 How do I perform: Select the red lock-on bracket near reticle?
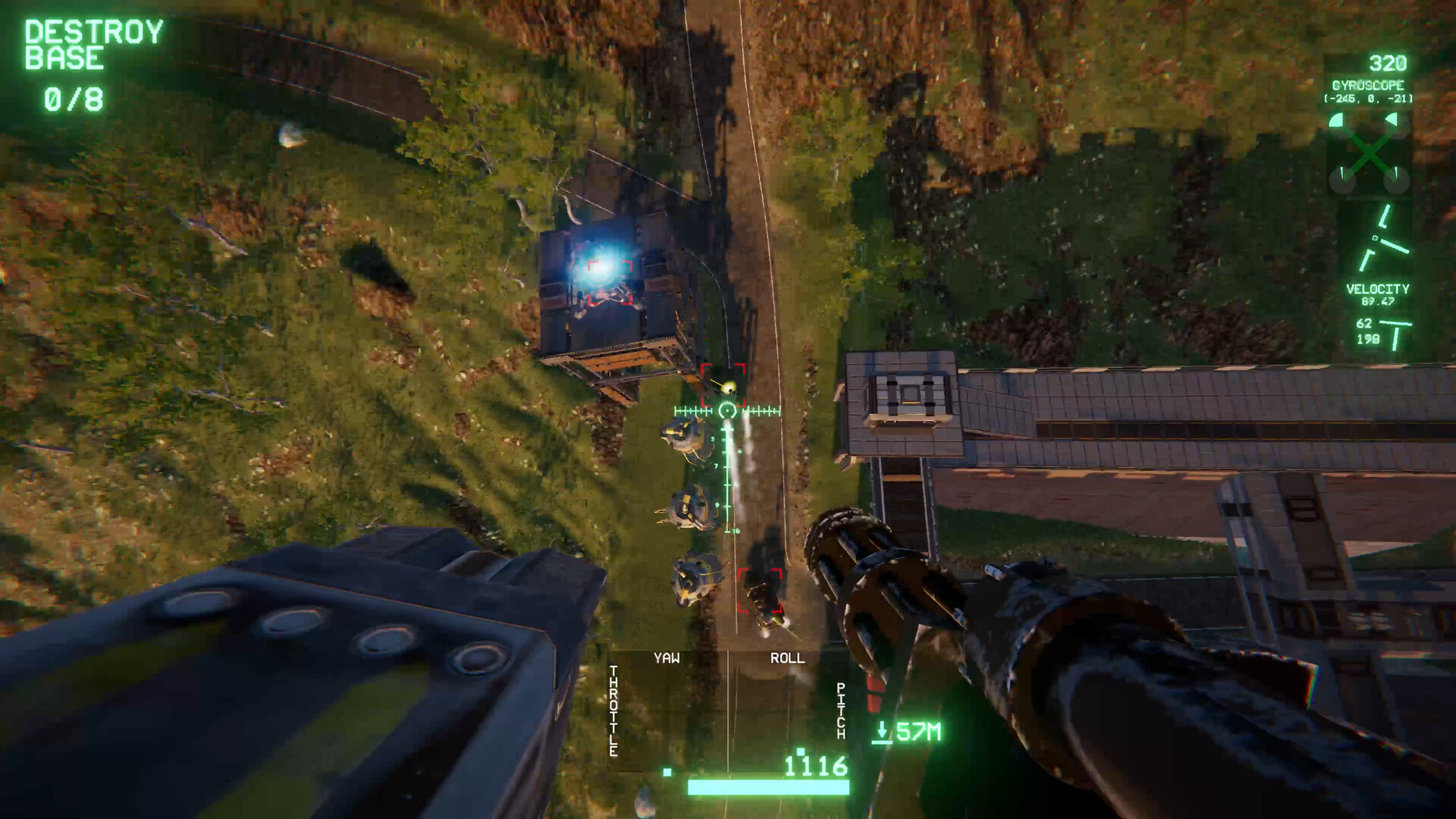pyautogui.click(x=725, y=384)
